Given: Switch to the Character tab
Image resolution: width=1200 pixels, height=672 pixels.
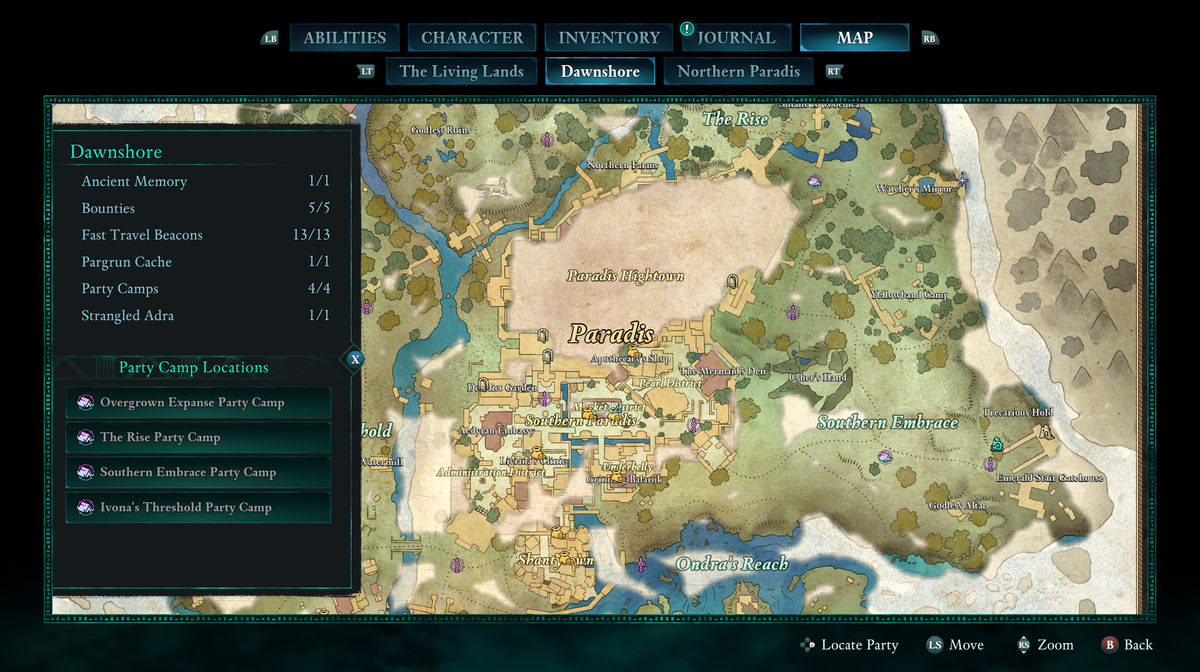Looking at the screenshot, I should (x=471, y=38).
